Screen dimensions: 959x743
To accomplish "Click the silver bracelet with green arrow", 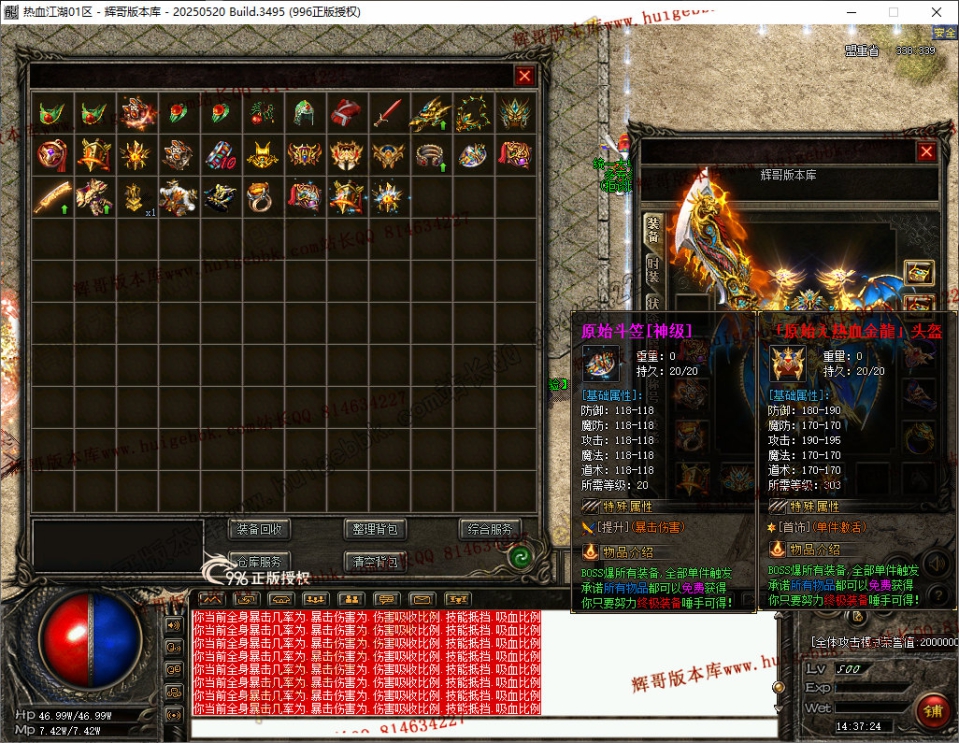I will point(430,155).
